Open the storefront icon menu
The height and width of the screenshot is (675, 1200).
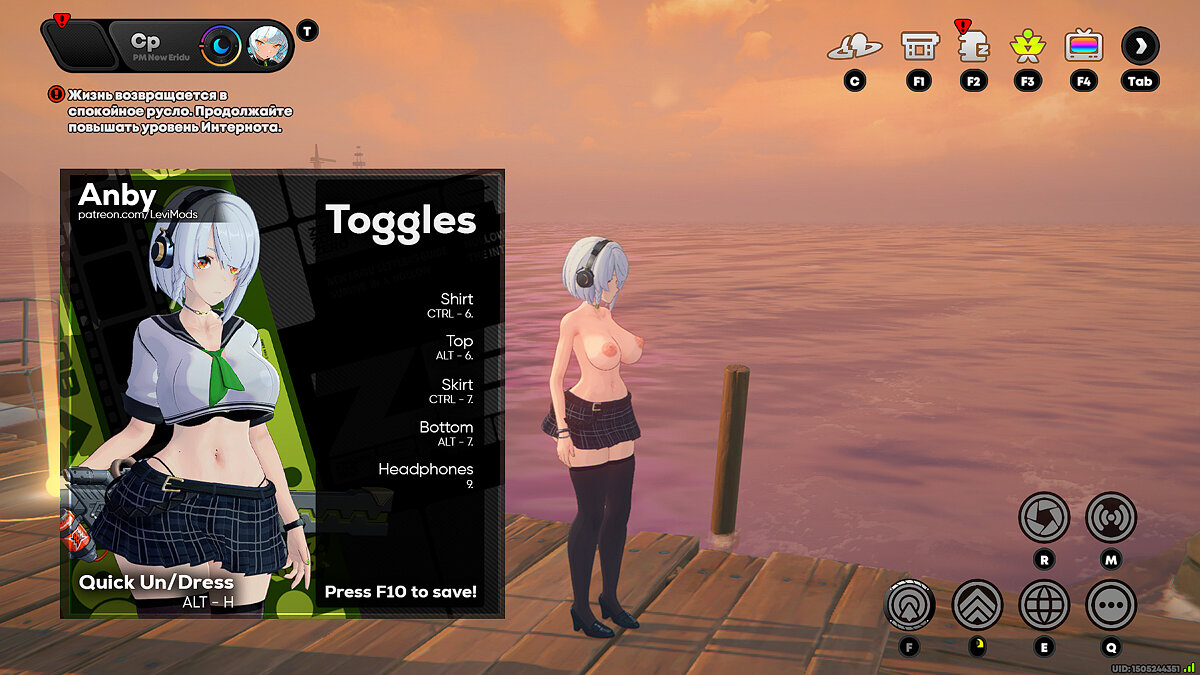pyautogui.click(x=919, y=46)
